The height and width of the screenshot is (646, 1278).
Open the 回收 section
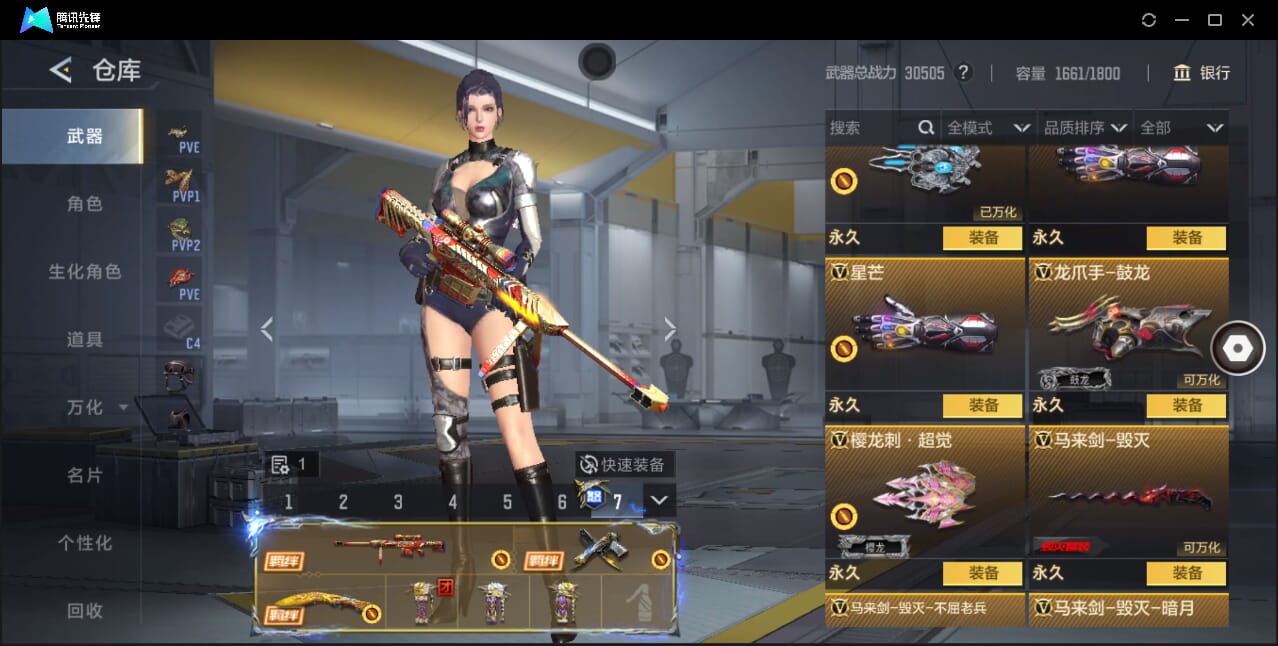click(85, 610)
